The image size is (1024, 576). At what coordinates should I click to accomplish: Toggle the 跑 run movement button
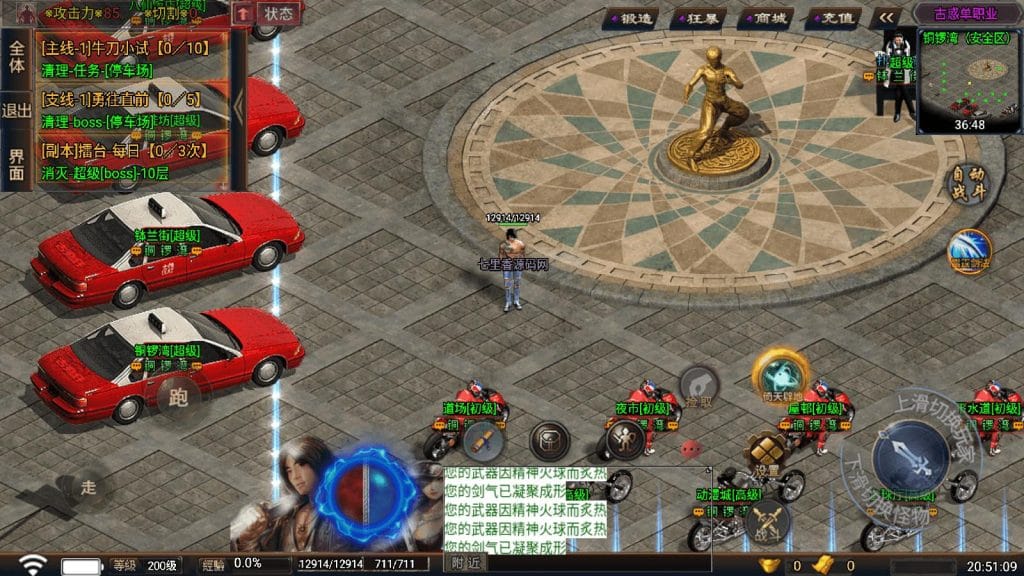click(178, 398)
